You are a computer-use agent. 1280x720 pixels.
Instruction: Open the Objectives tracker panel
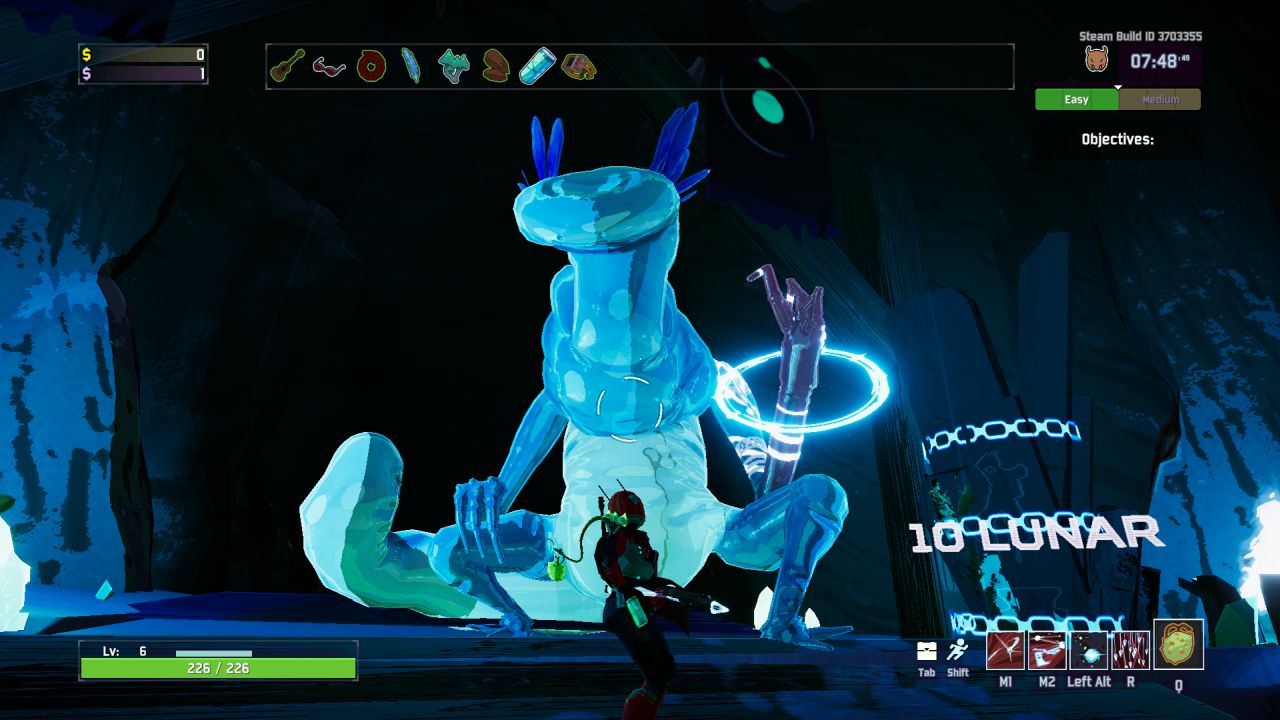click(1117, 139)
